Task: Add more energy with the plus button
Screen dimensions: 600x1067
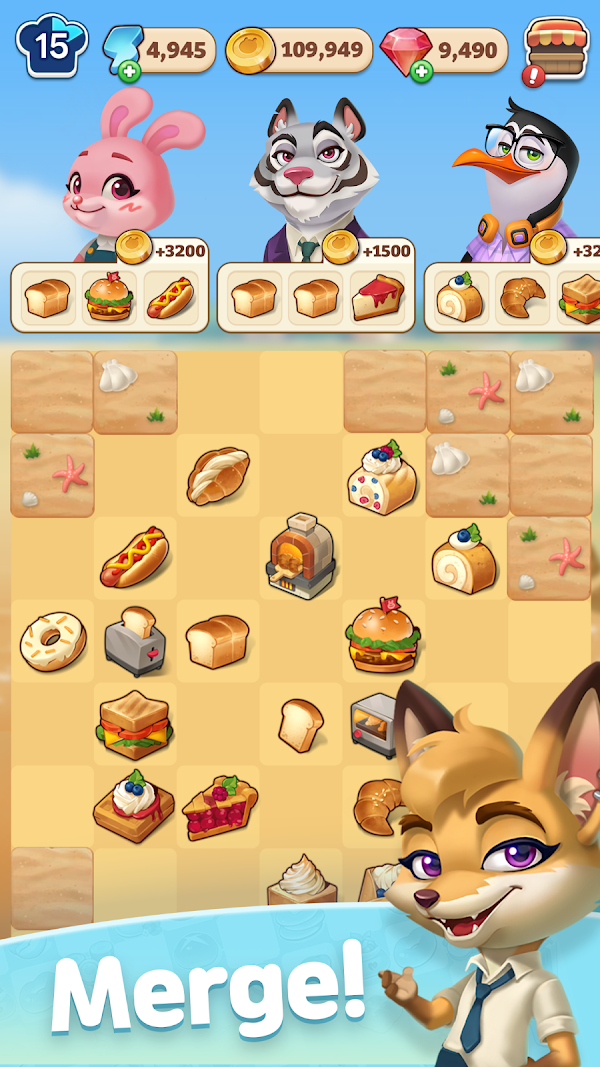Action: [127, 72]
